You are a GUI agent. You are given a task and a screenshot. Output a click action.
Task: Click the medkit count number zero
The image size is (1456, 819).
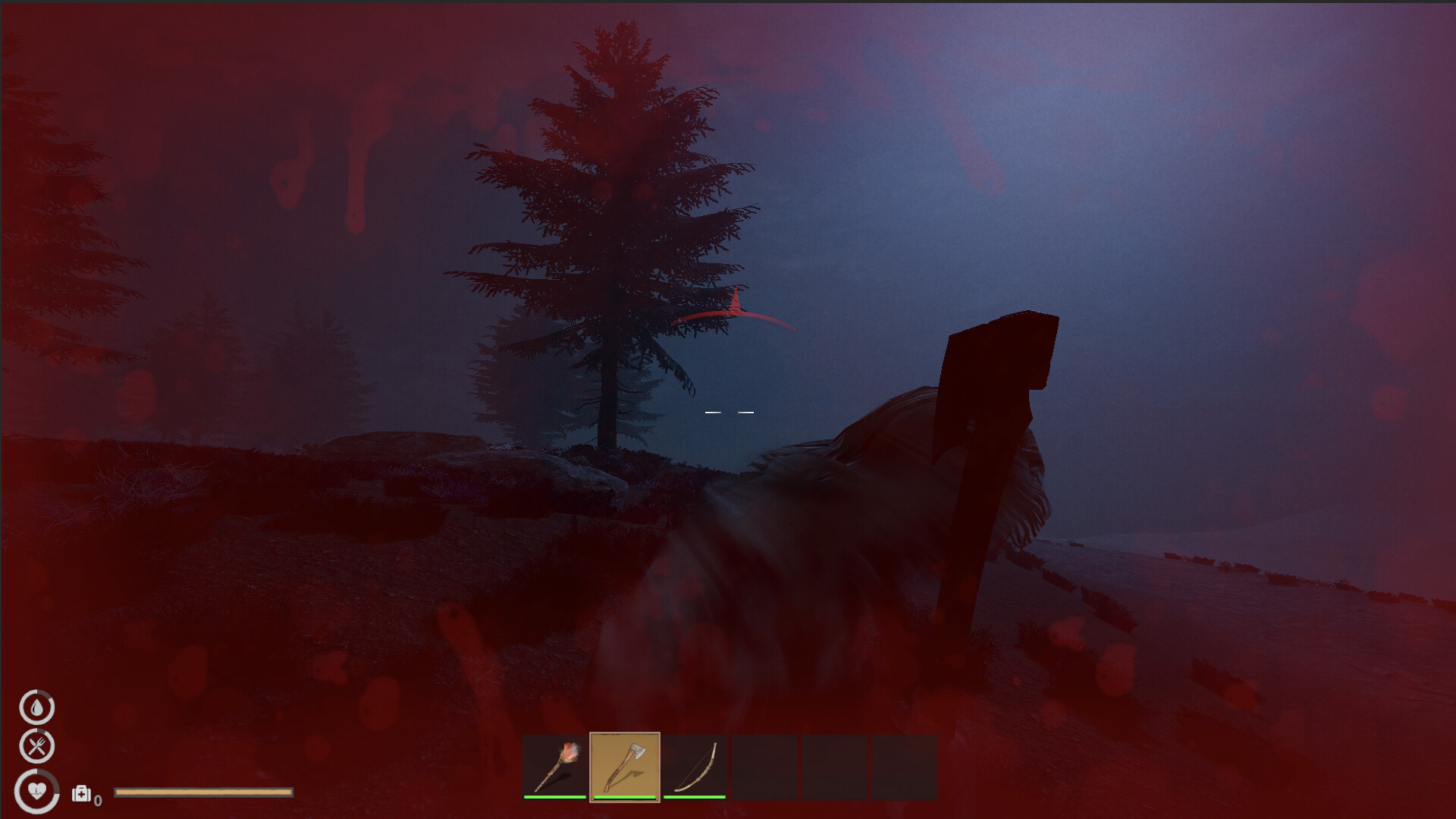pos(97,800)
